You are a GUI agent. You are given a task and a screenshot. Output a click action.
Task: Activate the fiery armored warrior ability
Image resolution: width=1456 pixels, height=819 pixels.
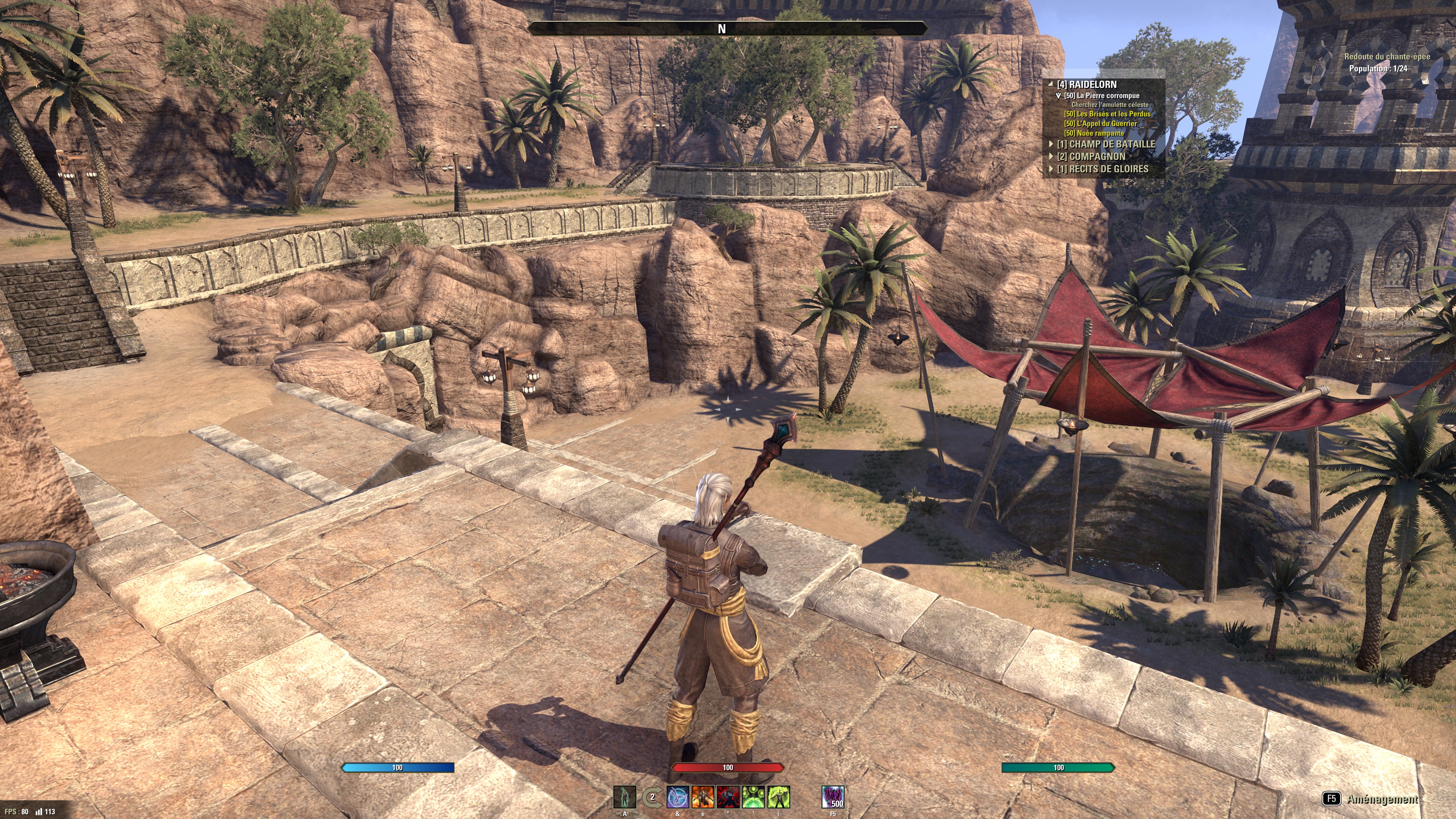(x=703, y=797)
